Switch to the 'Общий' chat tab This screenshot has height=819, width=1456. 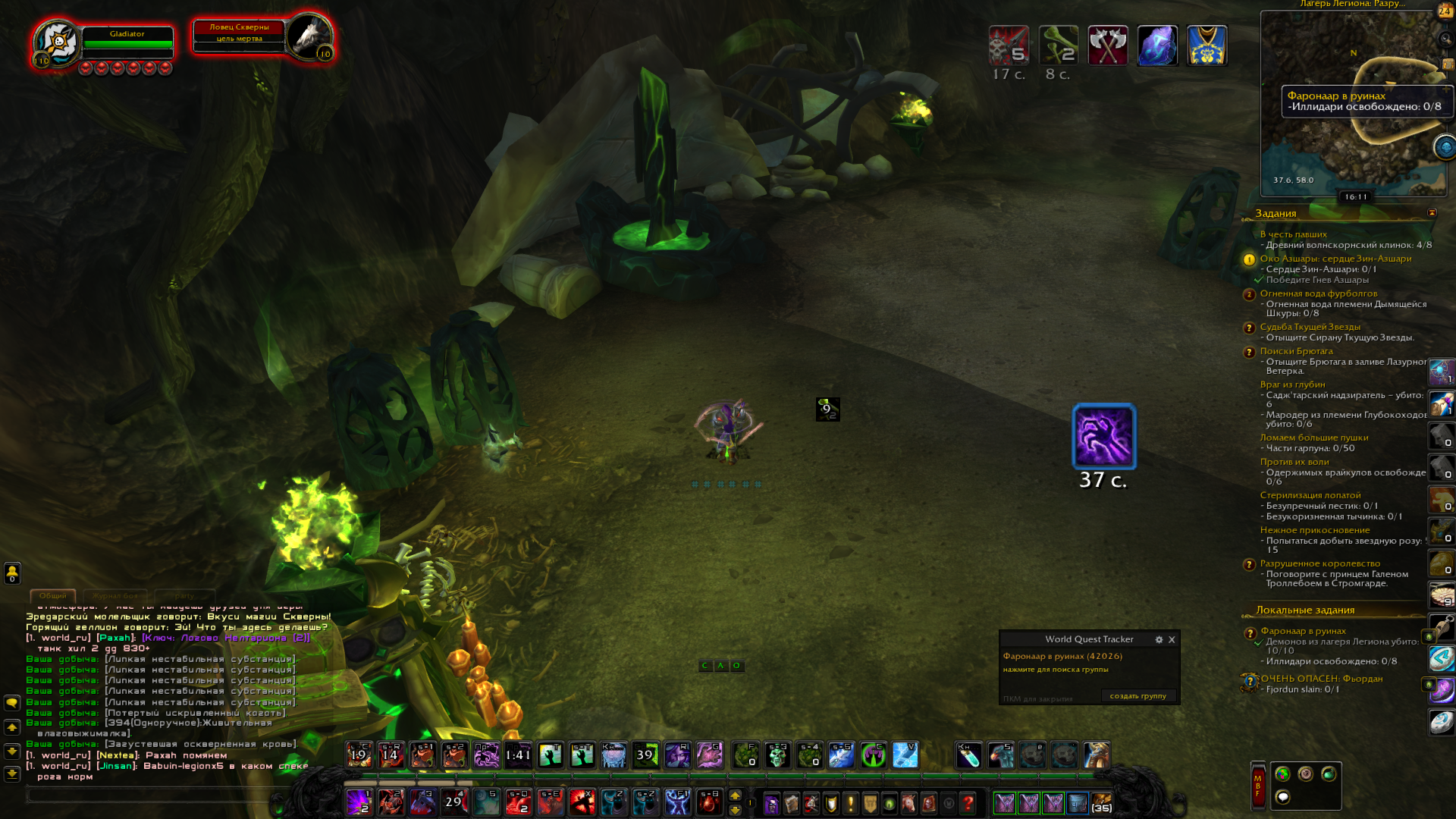point(53,596)
